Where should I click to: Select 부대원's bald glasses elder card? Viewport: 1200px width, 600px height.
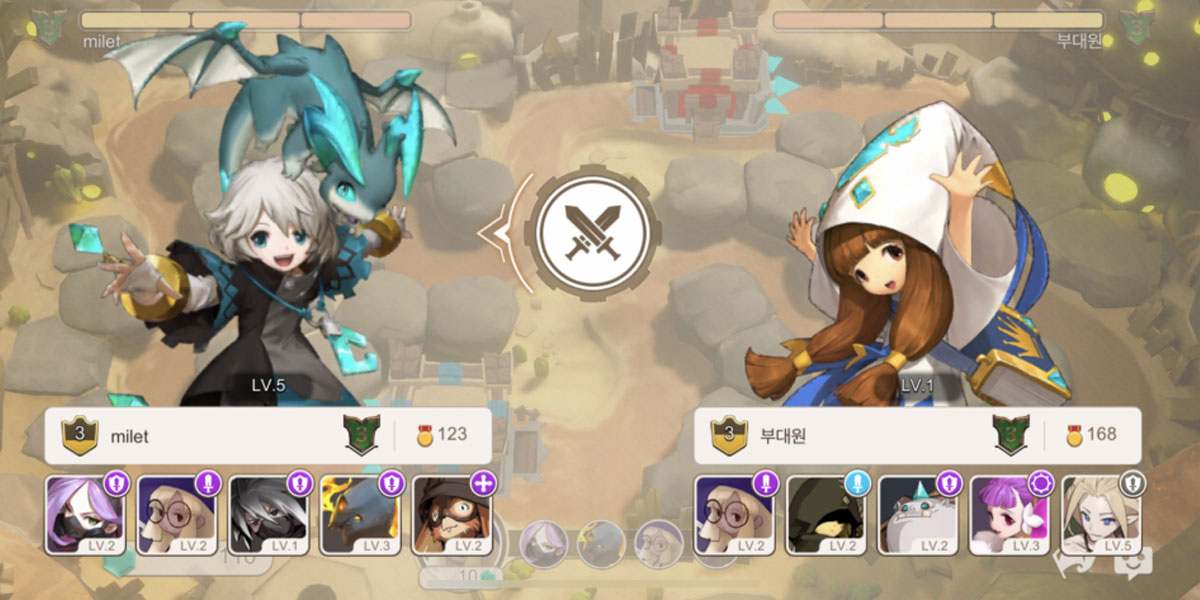click(x=735, y=515)
